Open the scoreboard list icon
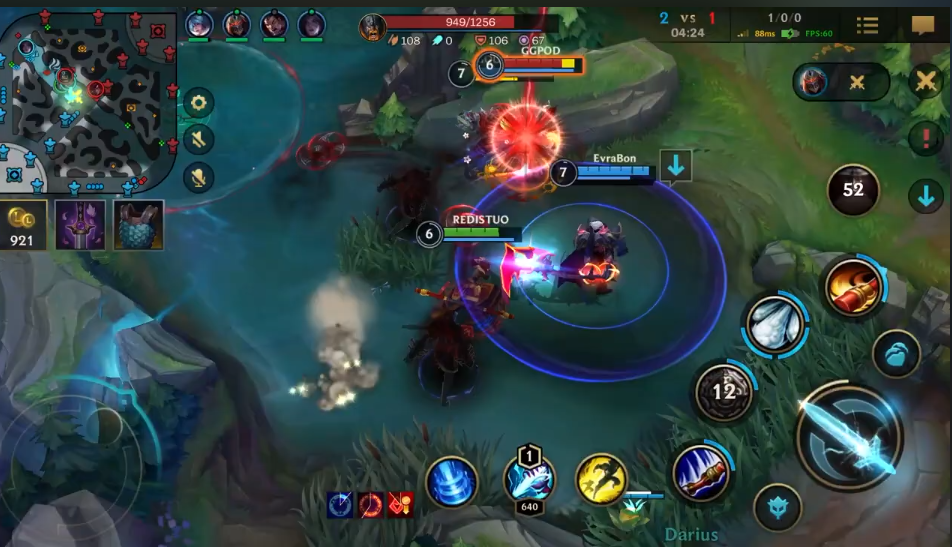 868,25
